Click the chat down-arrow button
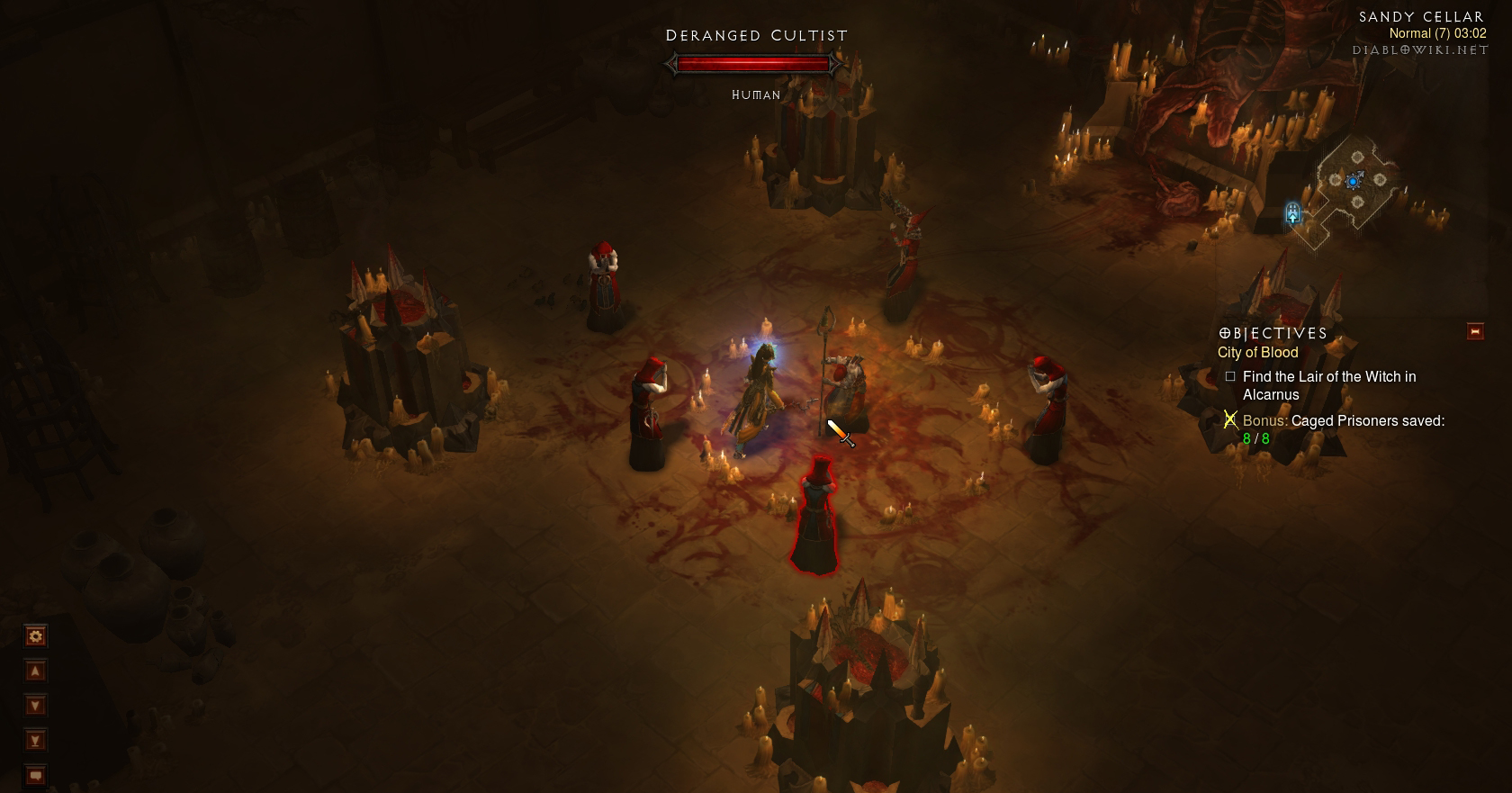The image size is (1512, 793). [35, 706]
